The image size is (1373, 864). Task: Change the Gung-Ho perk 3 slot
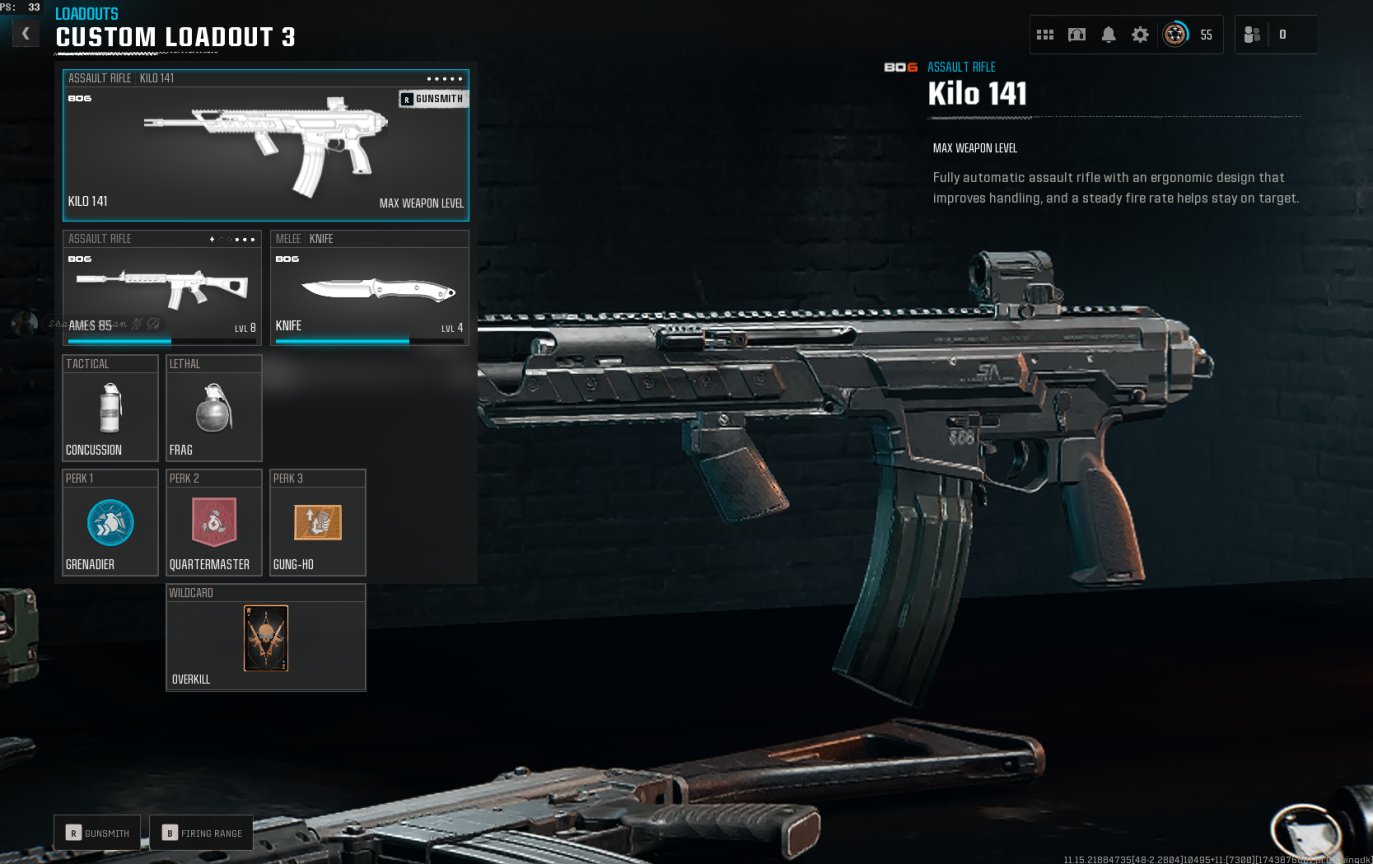318,522
